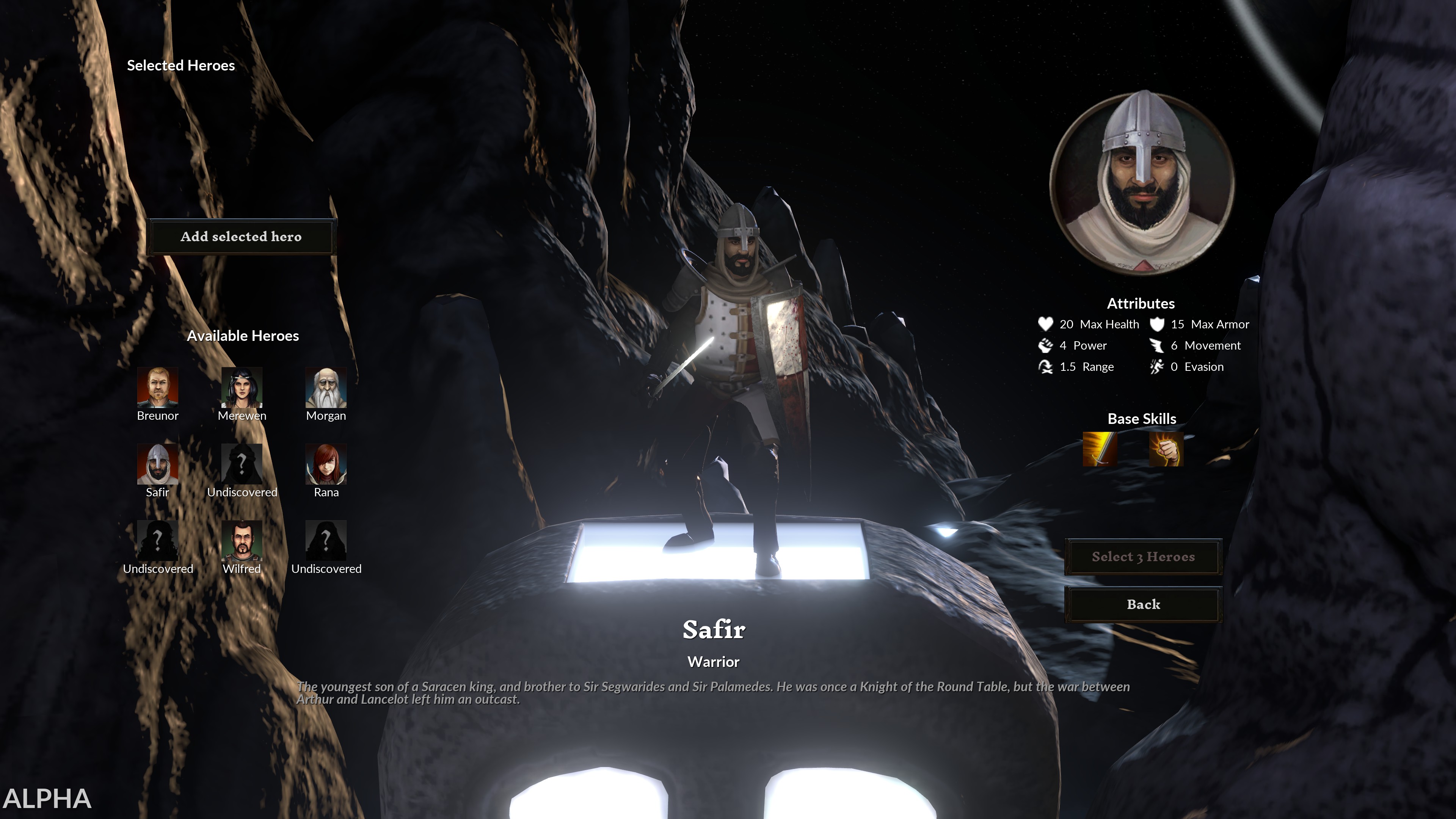1456x819 pixels.
Task: Click the Max Health heart icon
Action: [1047, 324]
